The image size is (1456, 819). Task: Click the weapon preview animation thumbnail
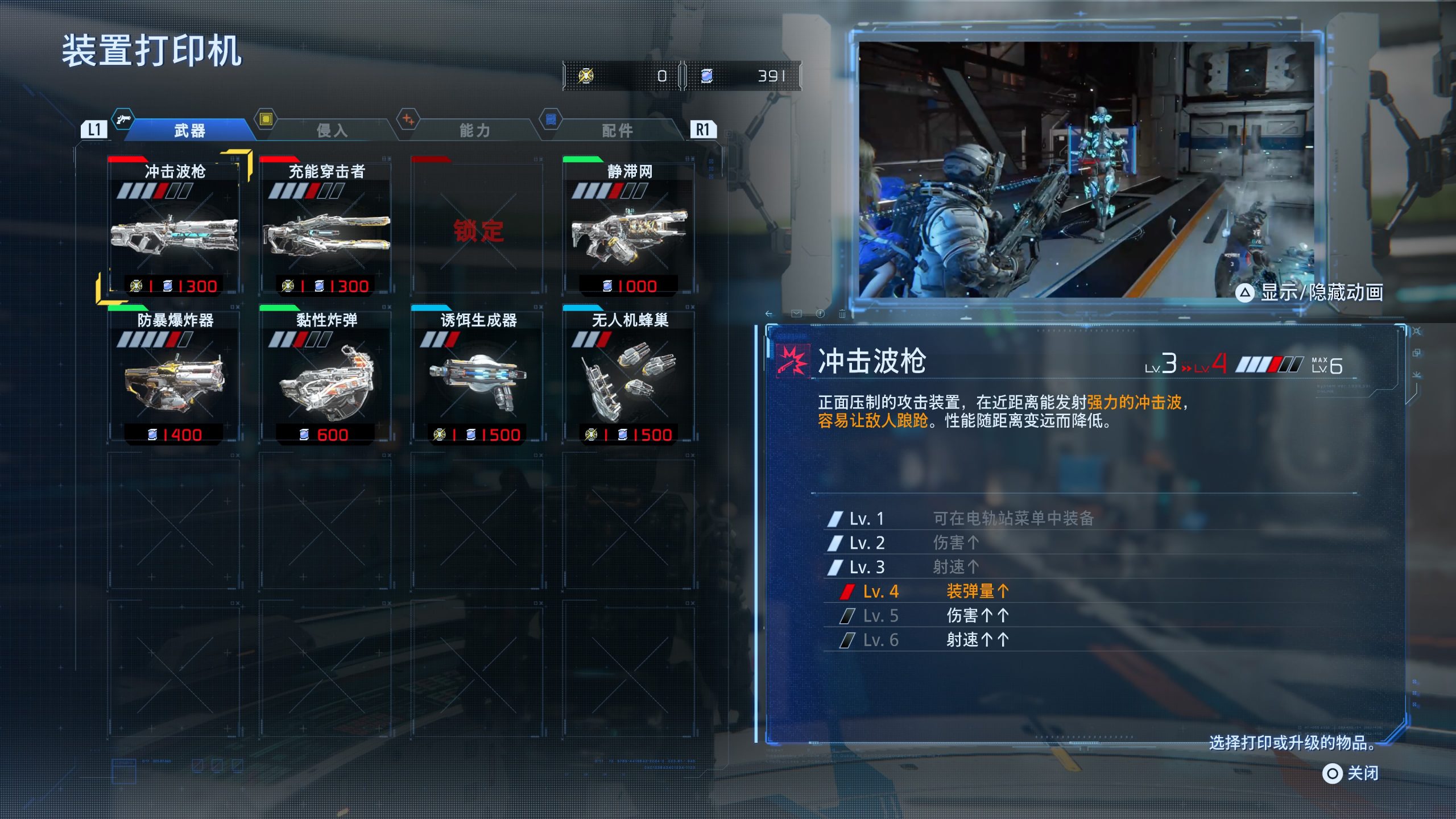[x=1086, y=169]
